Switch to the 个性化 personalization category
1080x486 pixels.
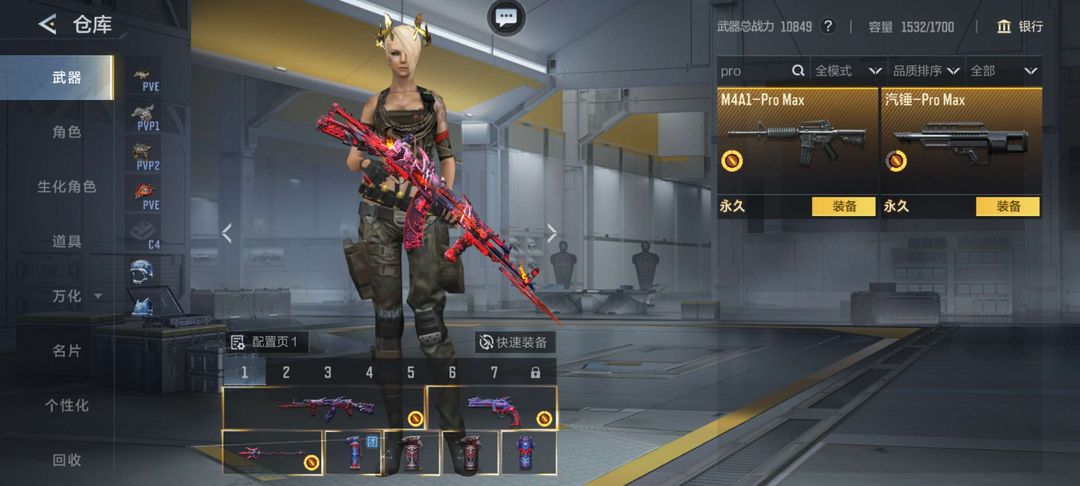(x=66, y=405)
